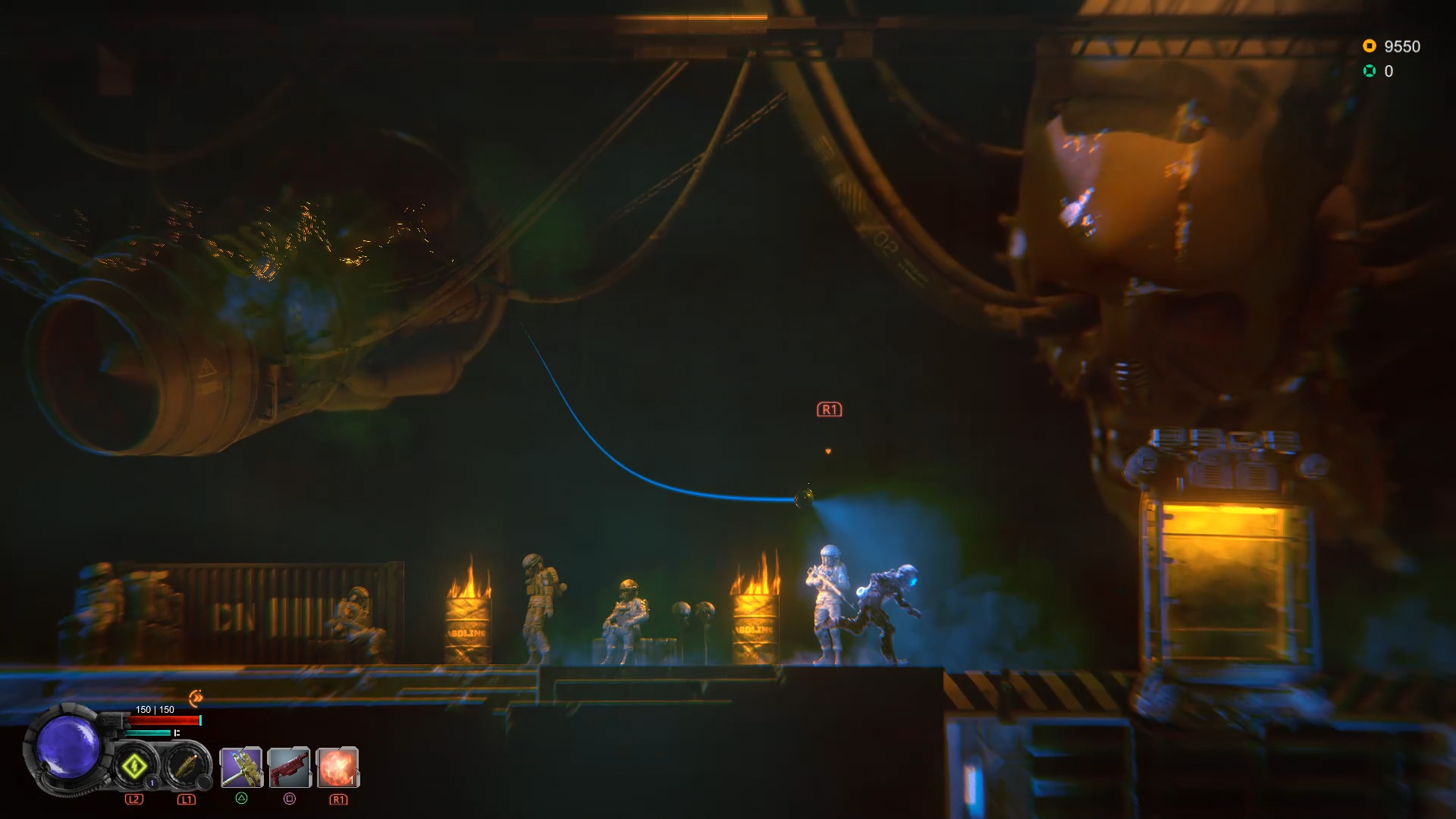Click the red 150/150 health bar

163,720
